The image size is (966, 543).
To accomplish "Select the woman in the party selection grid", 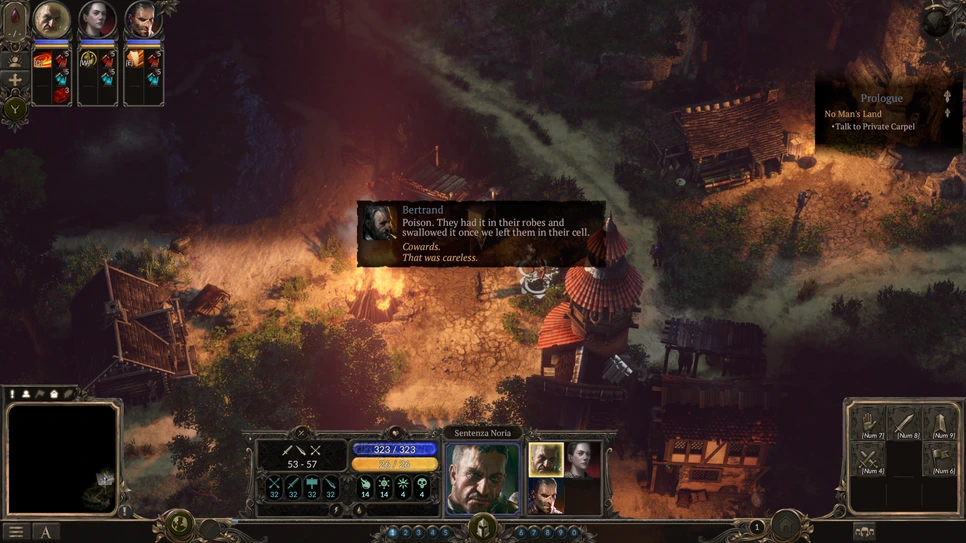I will pos(583,459).
